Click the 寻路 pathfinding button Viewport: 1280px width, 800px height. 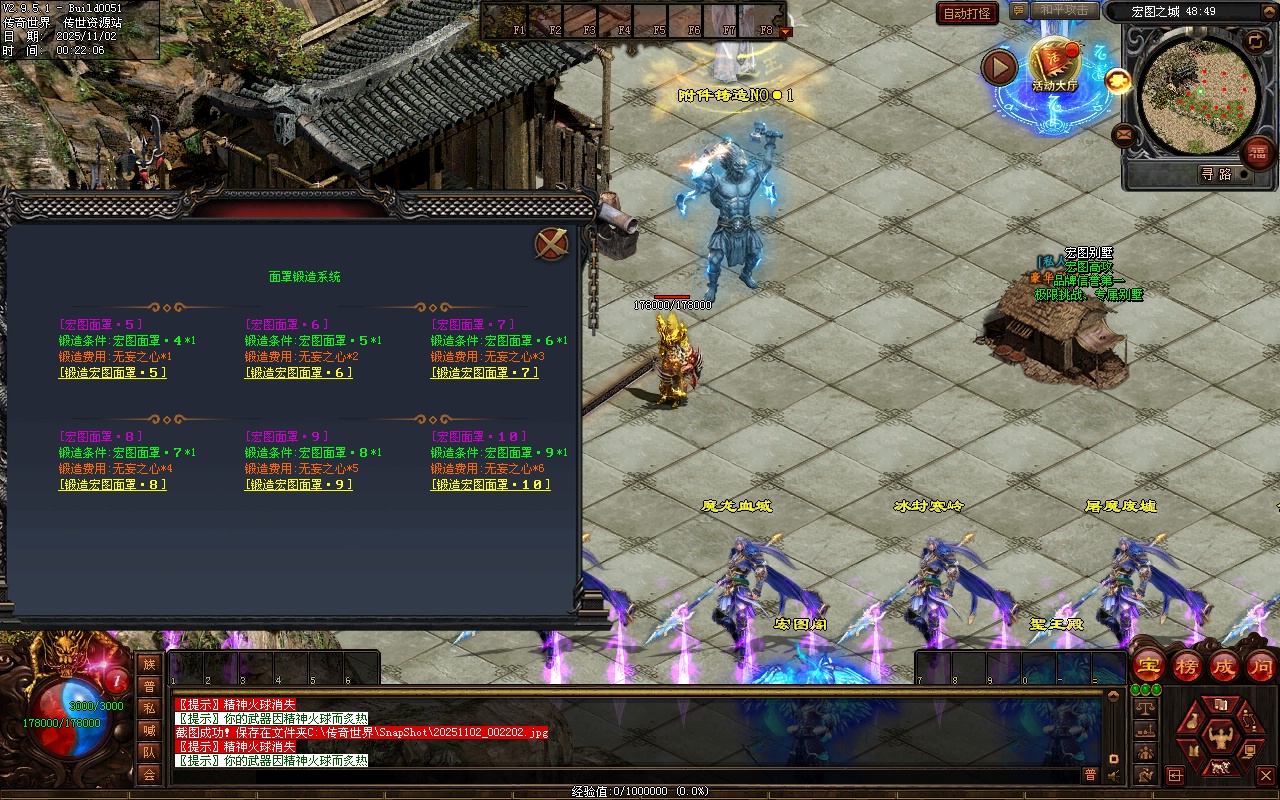(x=1216, y=174)
